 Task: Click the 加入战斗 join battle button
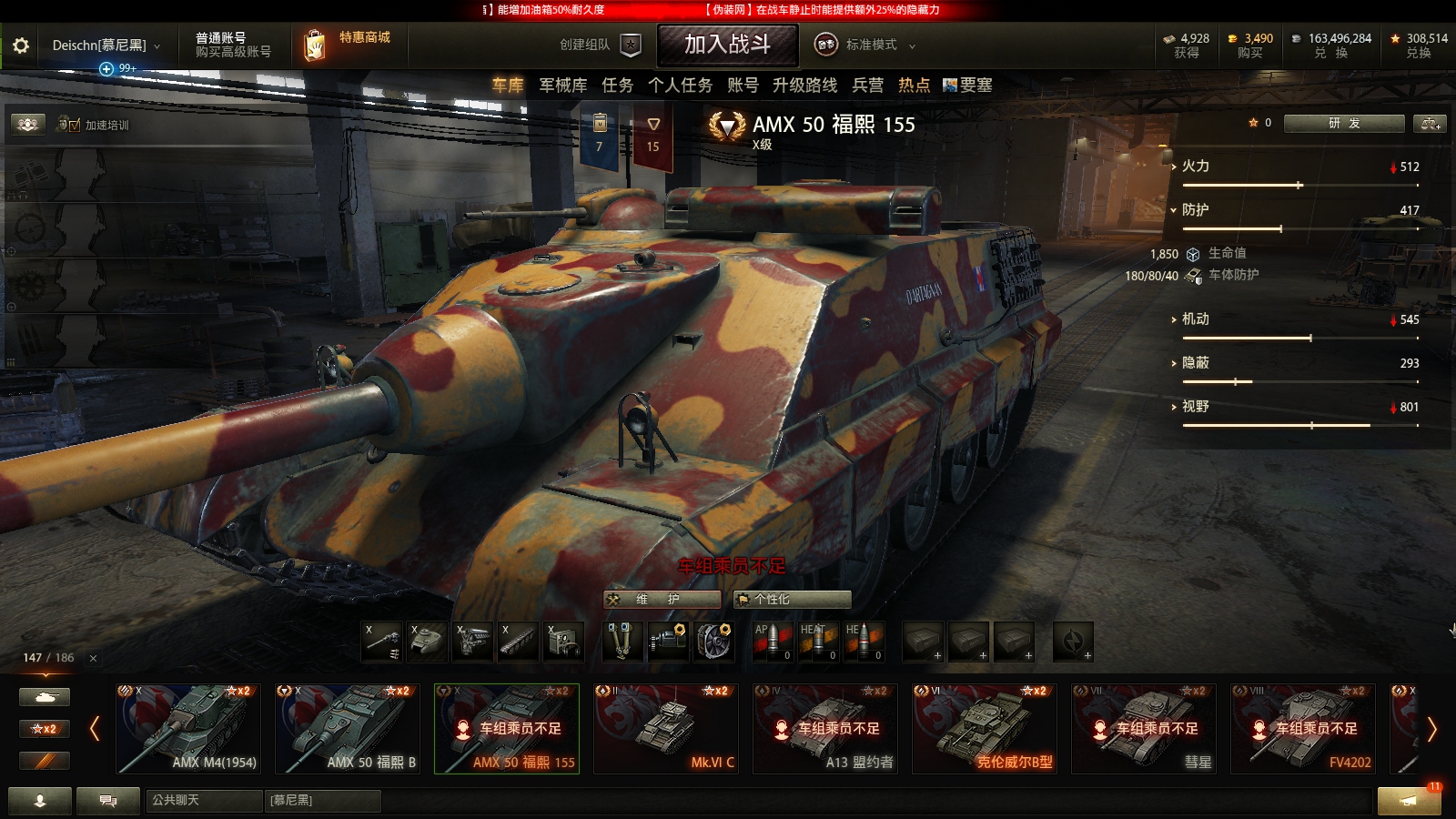(728, 45)
